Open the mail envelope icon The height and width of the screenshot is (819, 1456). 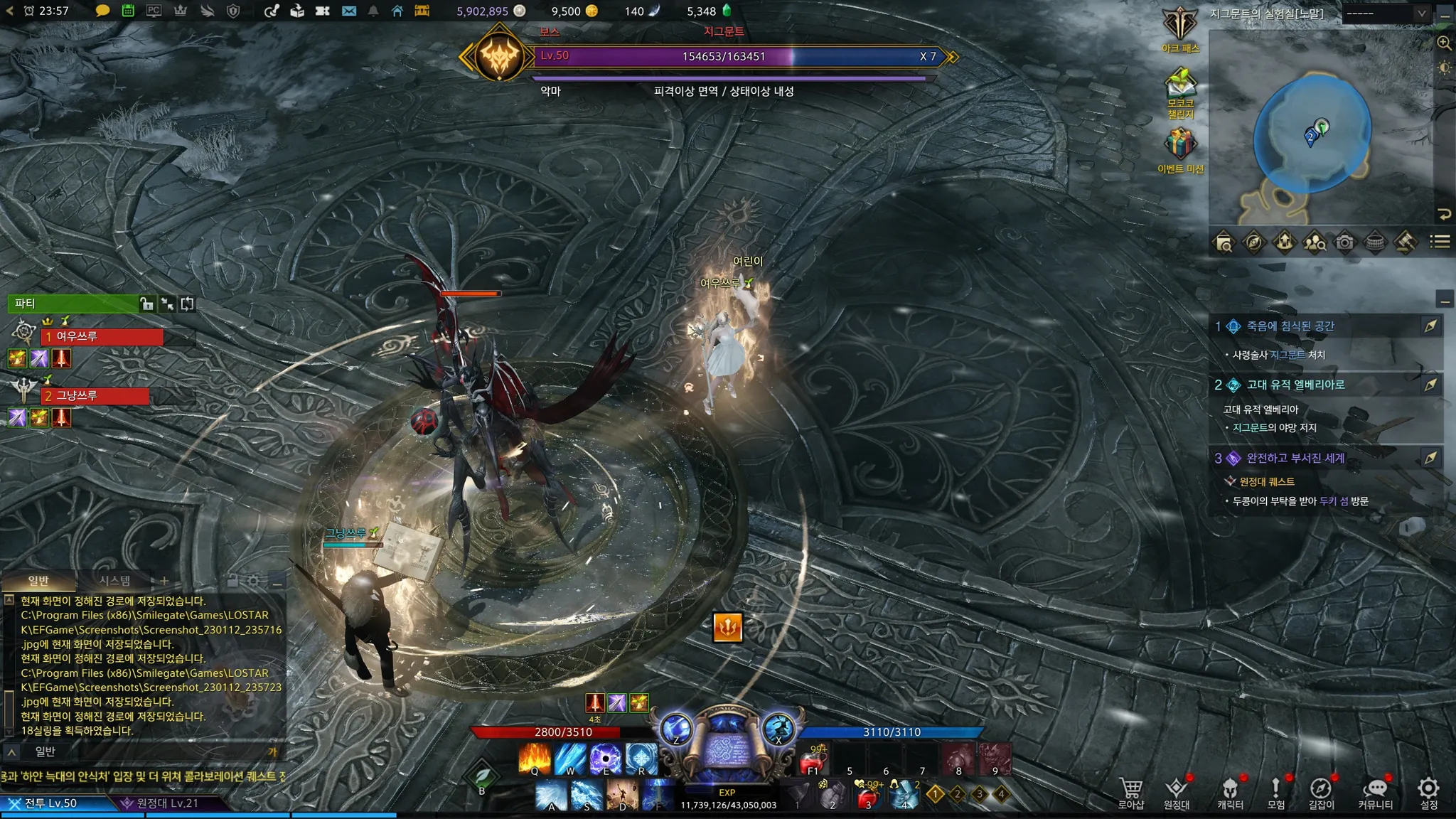tap(348, 11)
